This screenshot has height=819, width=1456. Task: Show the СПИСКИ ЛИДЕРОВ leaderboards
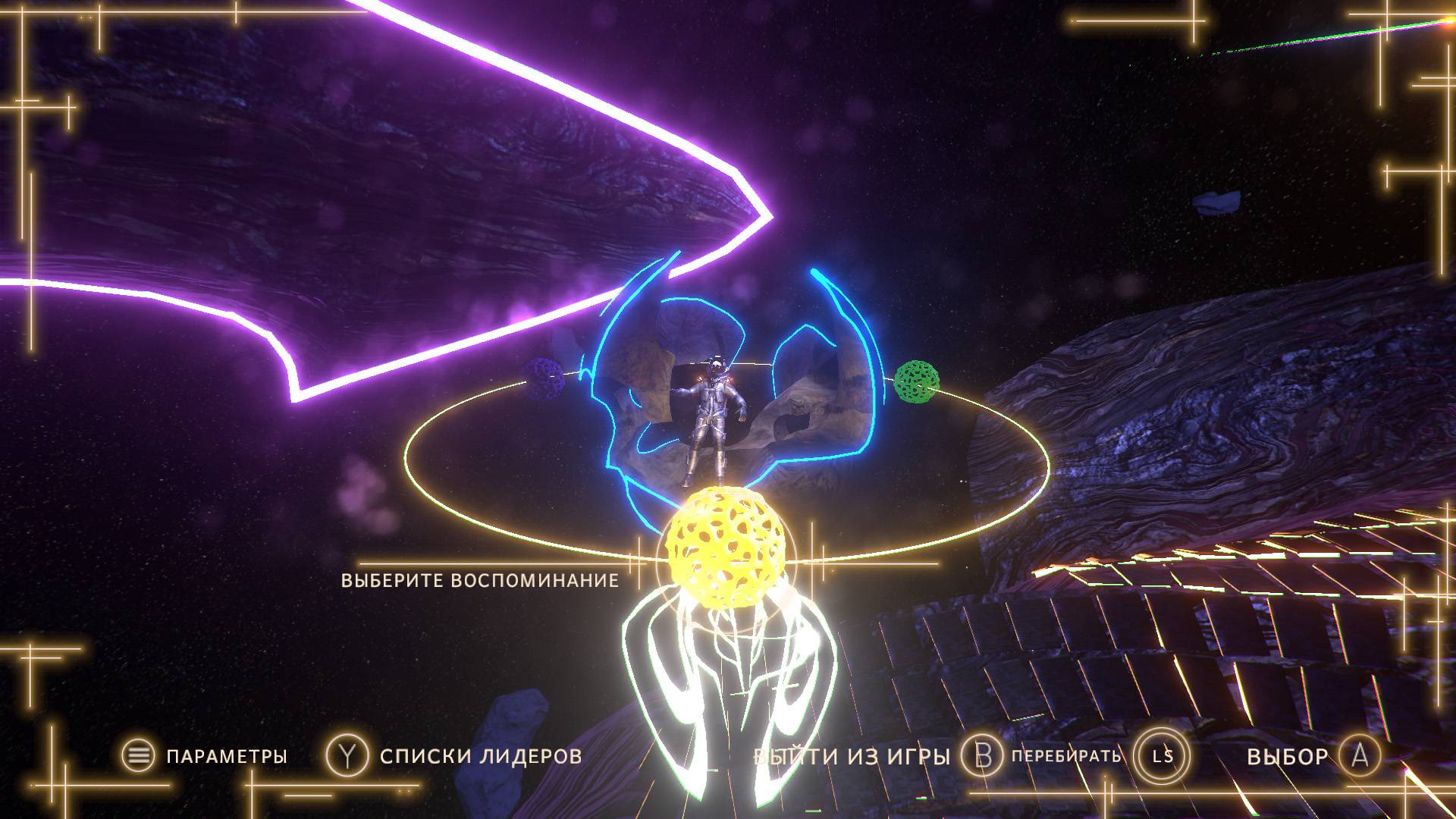tap(481, 756)
